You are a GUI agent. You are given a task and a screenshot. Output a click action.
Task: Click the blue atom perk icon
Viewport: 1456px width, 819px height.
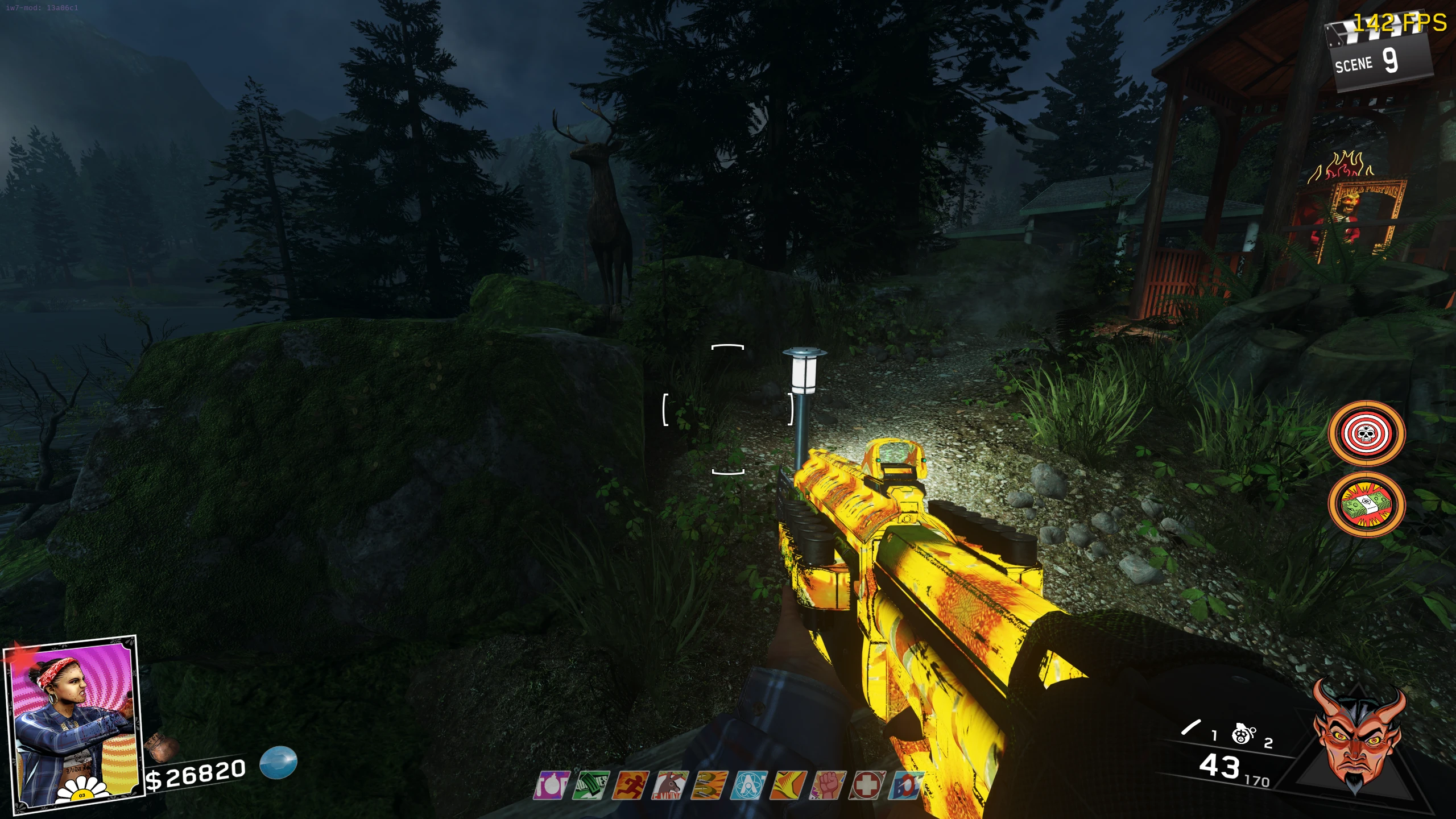pyautogui.click(x=750, y=785)
